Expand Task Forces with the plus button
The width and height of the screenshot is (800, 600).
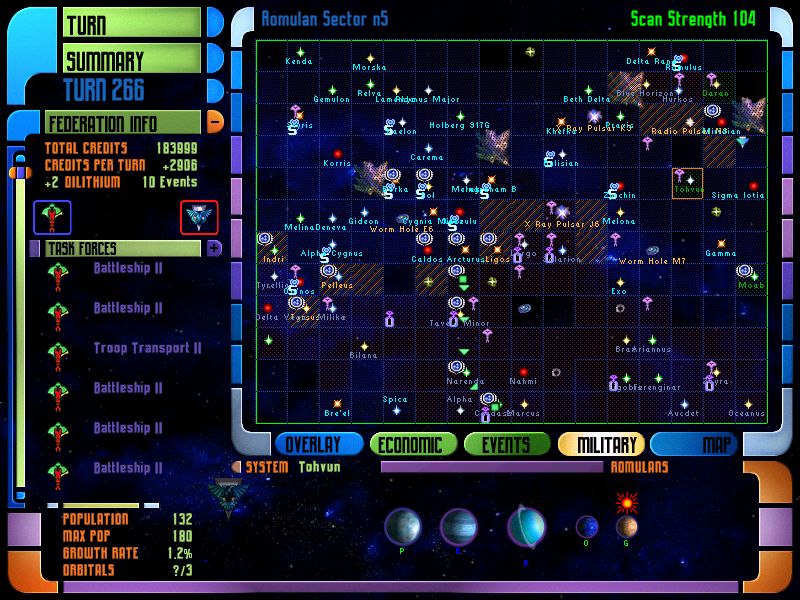214,248
